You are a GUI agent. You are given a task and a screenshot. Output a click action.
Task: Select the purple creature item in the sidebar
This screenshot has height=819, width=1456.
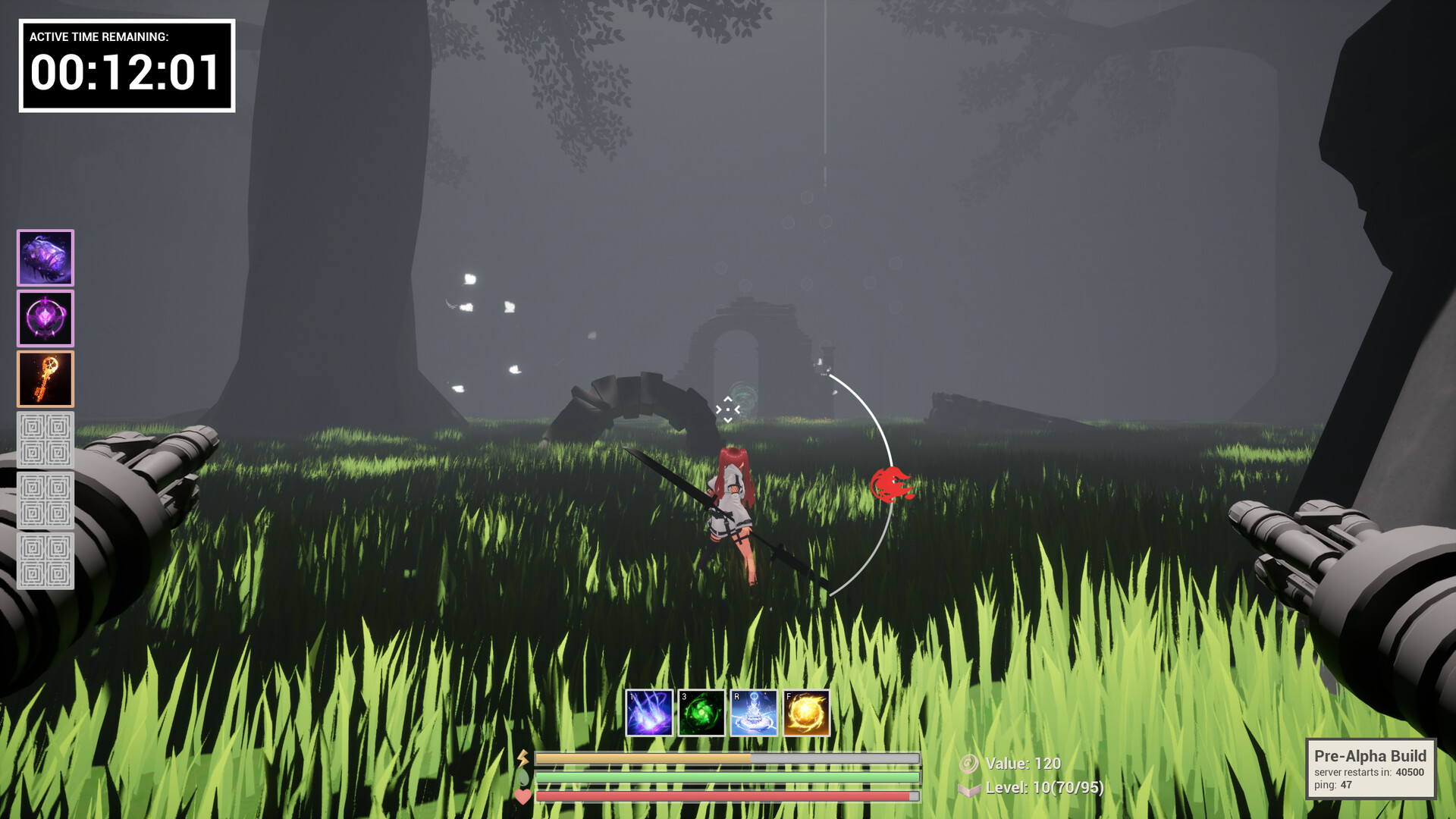coord(45,258)
